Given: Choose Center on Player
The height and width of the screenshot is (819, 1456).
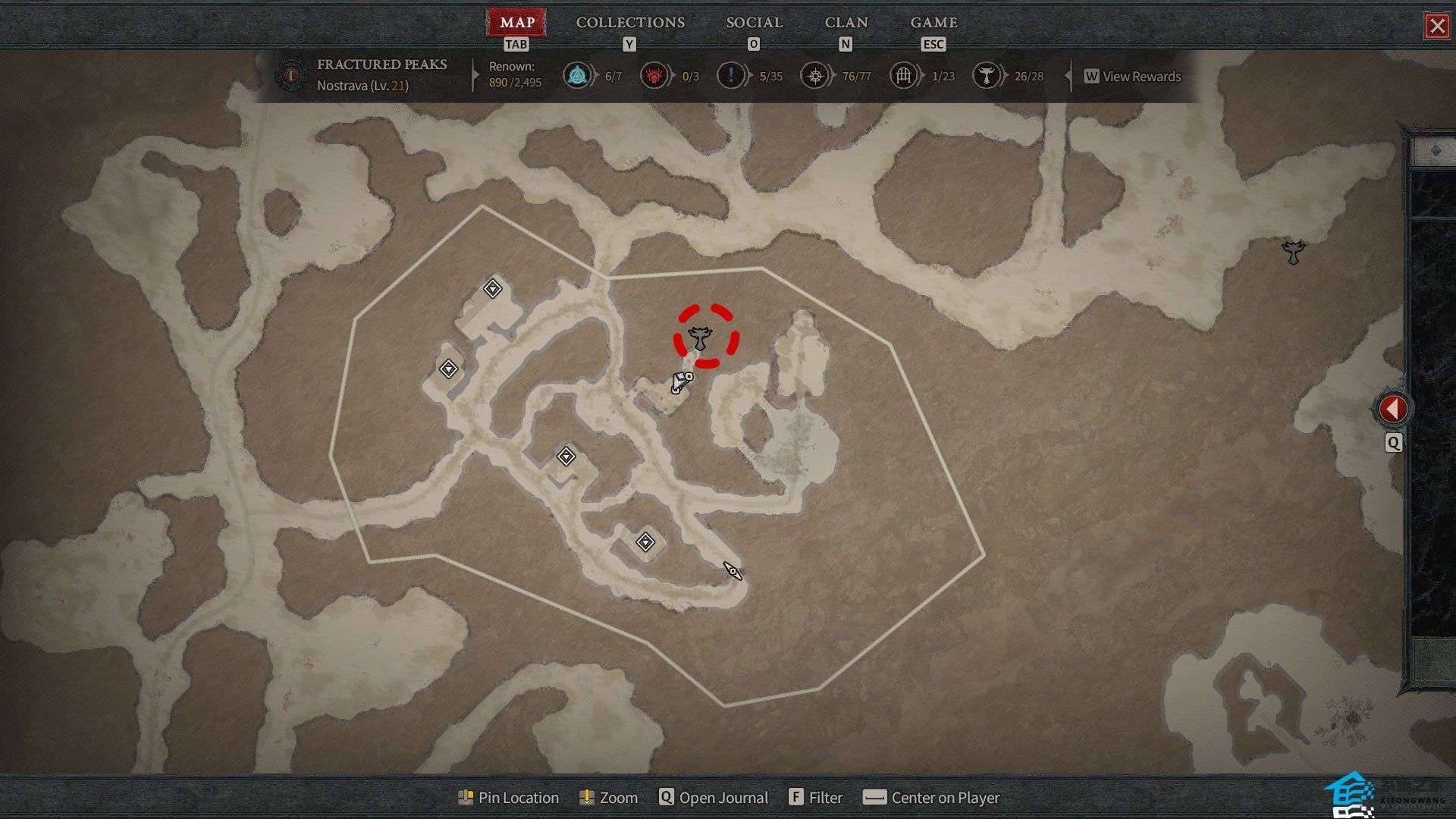Looking at the screenshot, I should 932,798.
